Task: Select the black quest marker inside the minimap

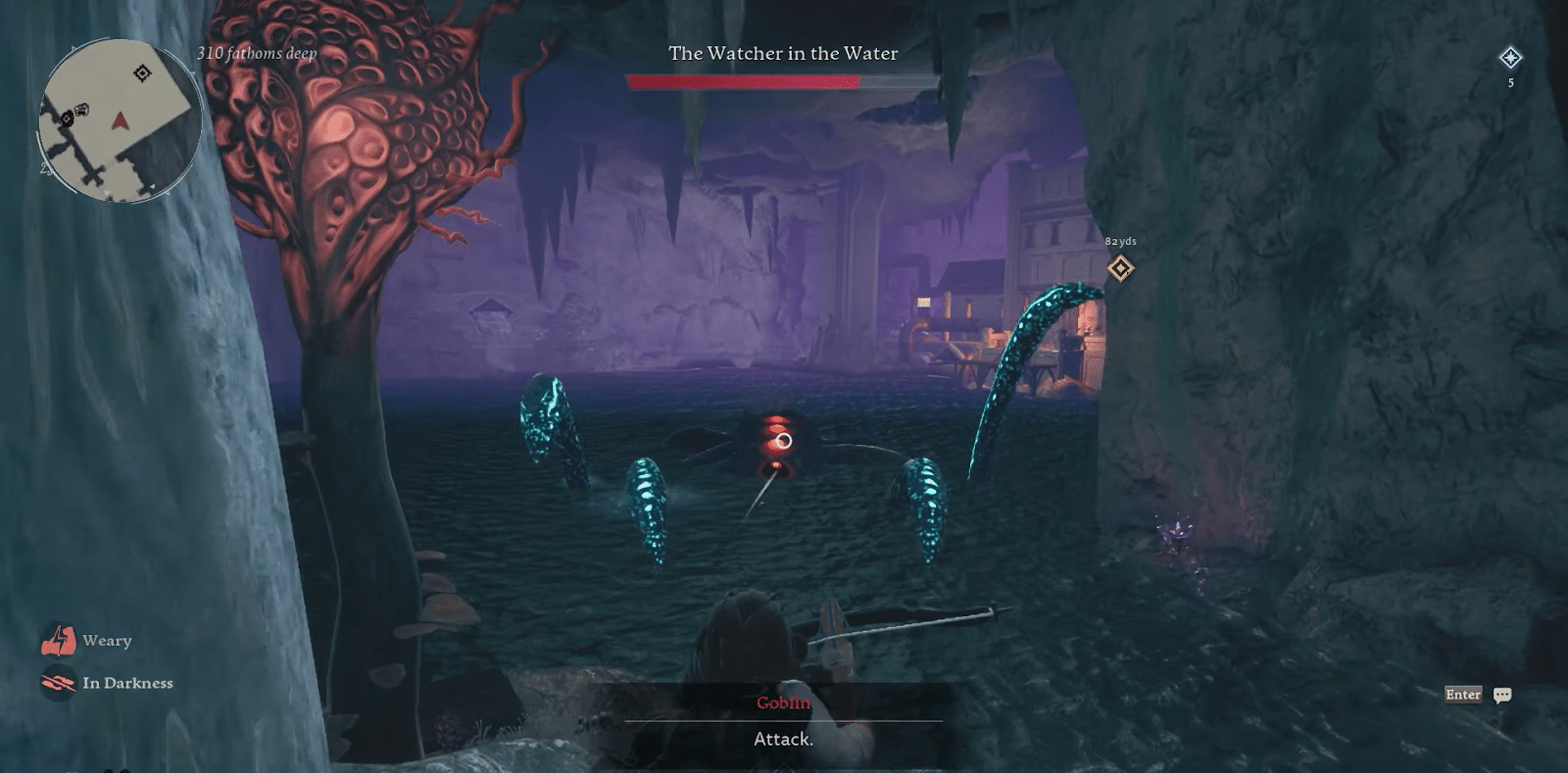Action: pyautogui.click(x=145, y=72)
